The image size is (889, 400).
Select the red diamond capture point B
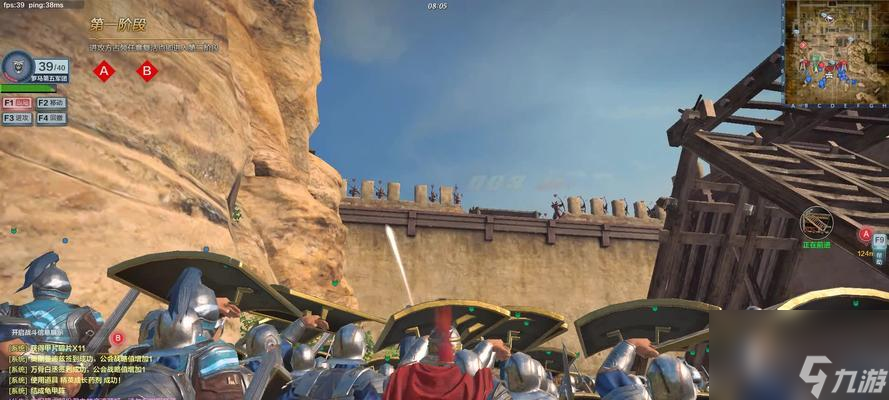point(147,71)
